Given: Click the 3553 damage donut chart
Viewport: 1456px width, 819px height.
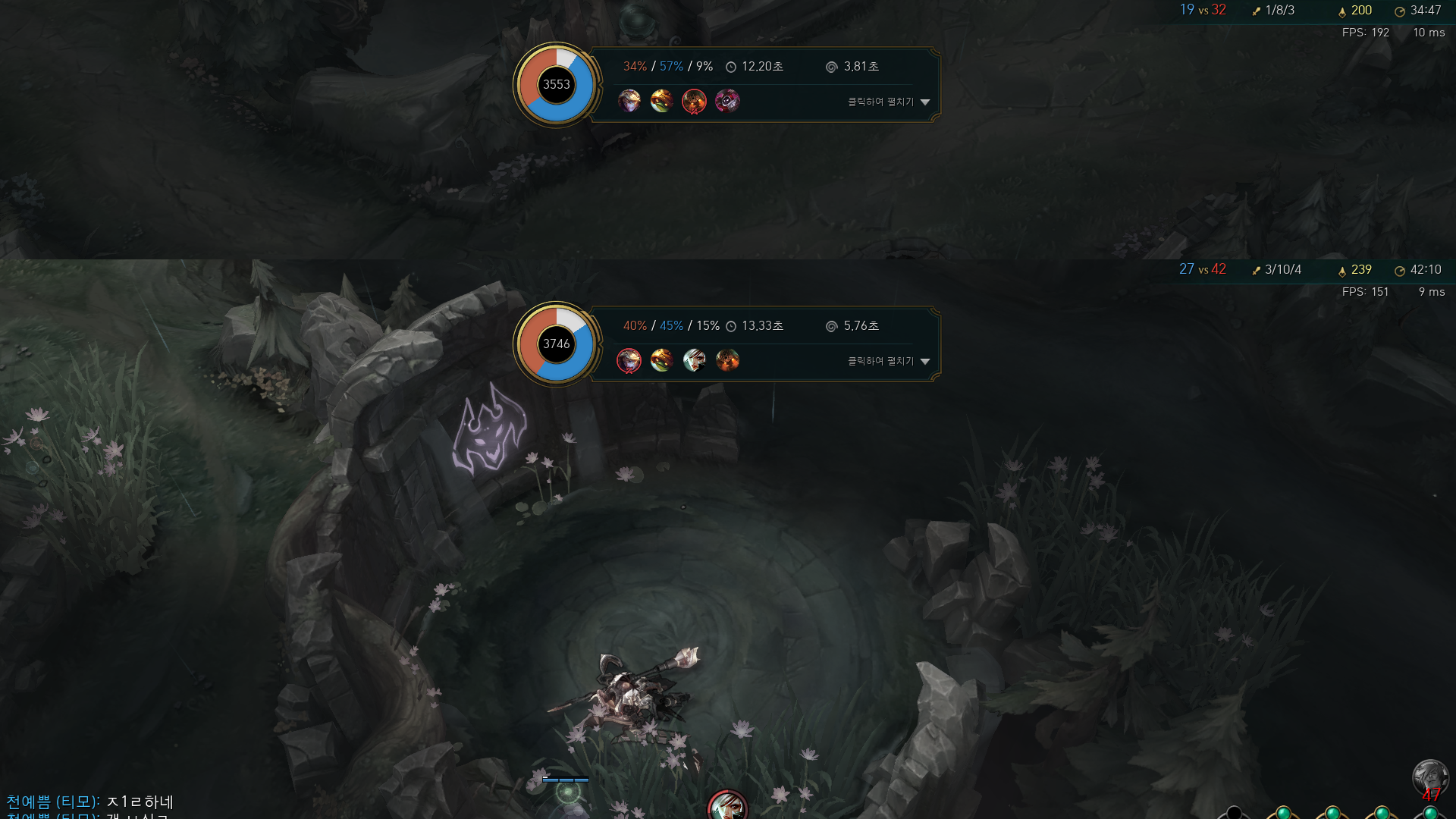Looking at the screenshot, I should click(x=556, y=85).
